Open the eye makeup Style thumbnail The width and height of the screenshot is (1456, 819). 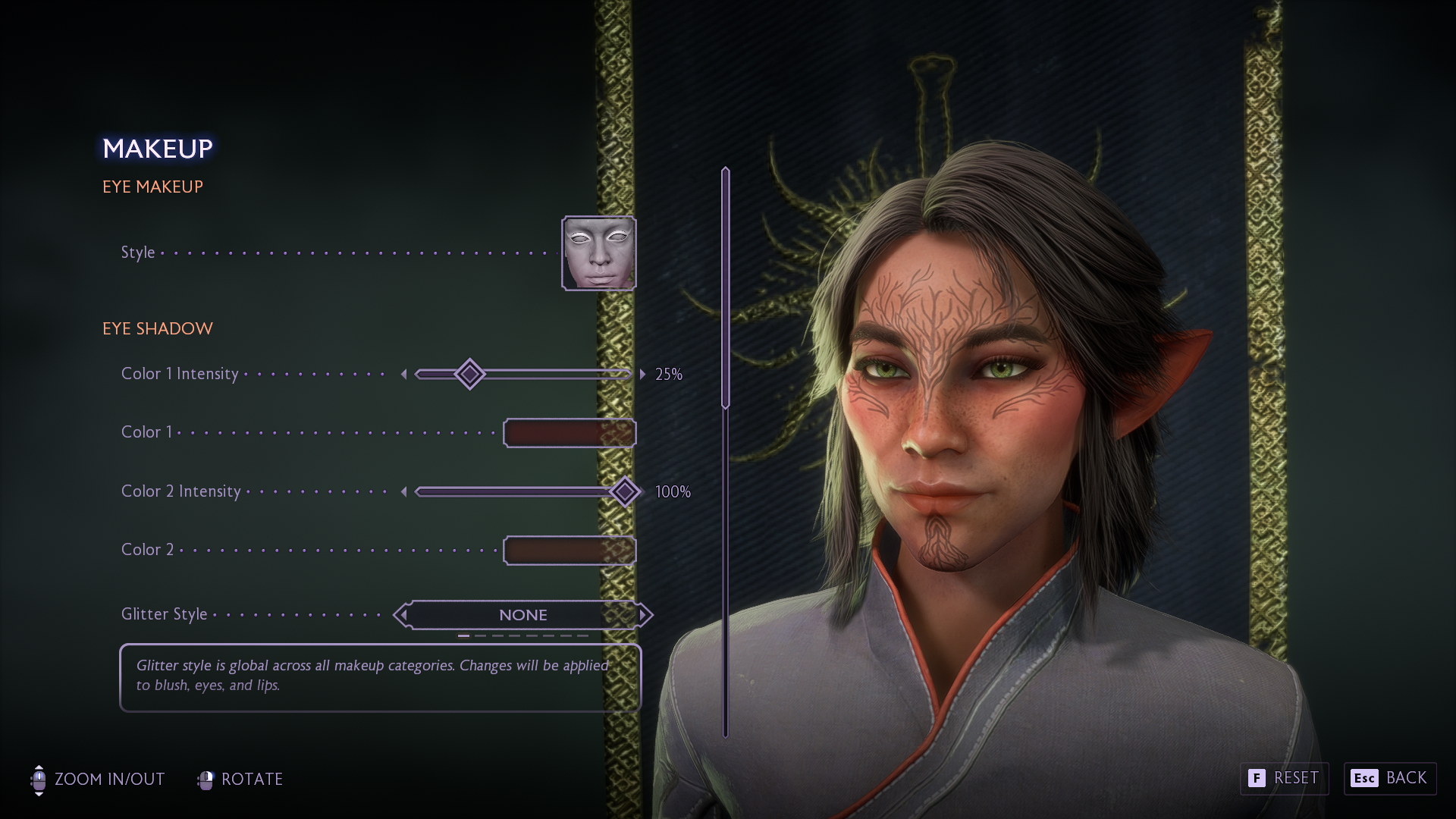click(598, 253)
